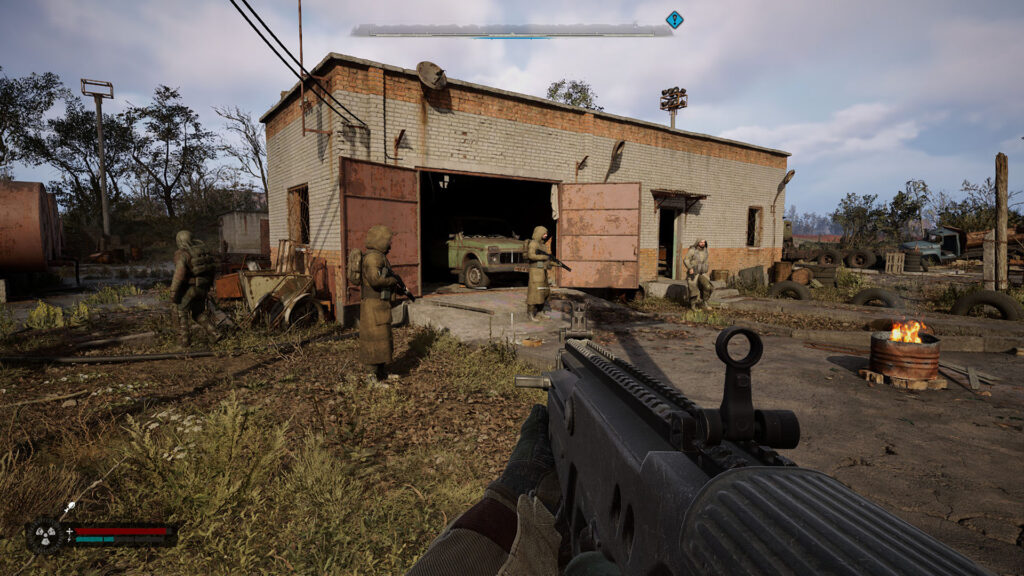Click the radiation trefoil indicator icon

(x=46, y=533)
